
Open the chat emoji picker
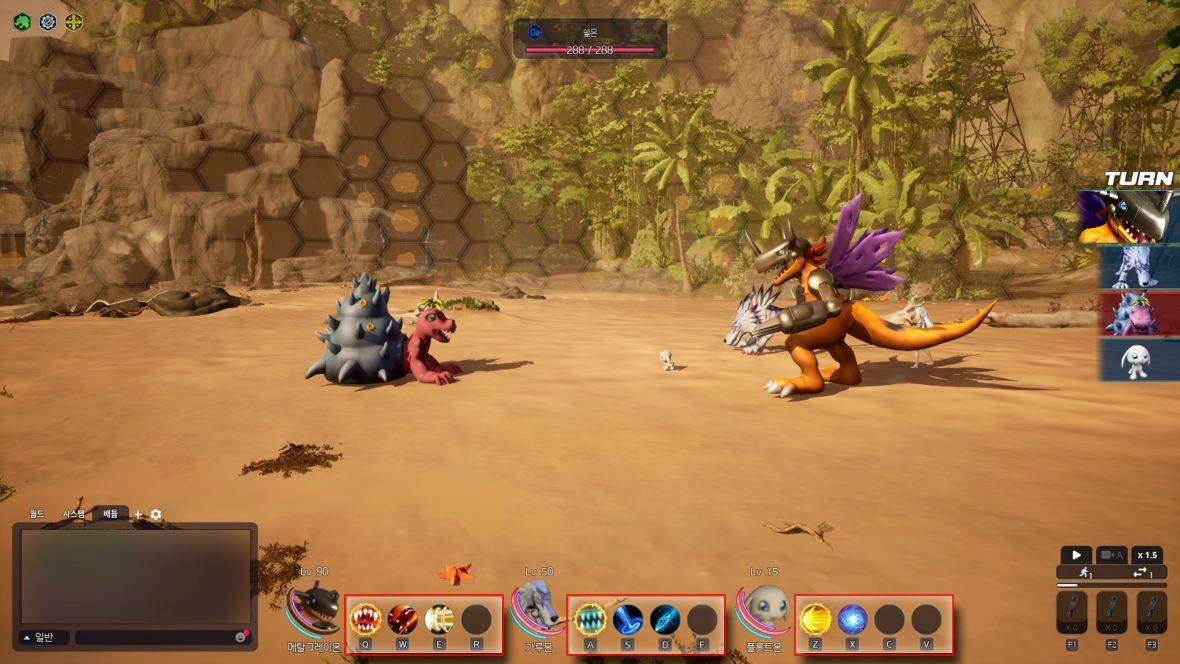(x=241, y=637)
